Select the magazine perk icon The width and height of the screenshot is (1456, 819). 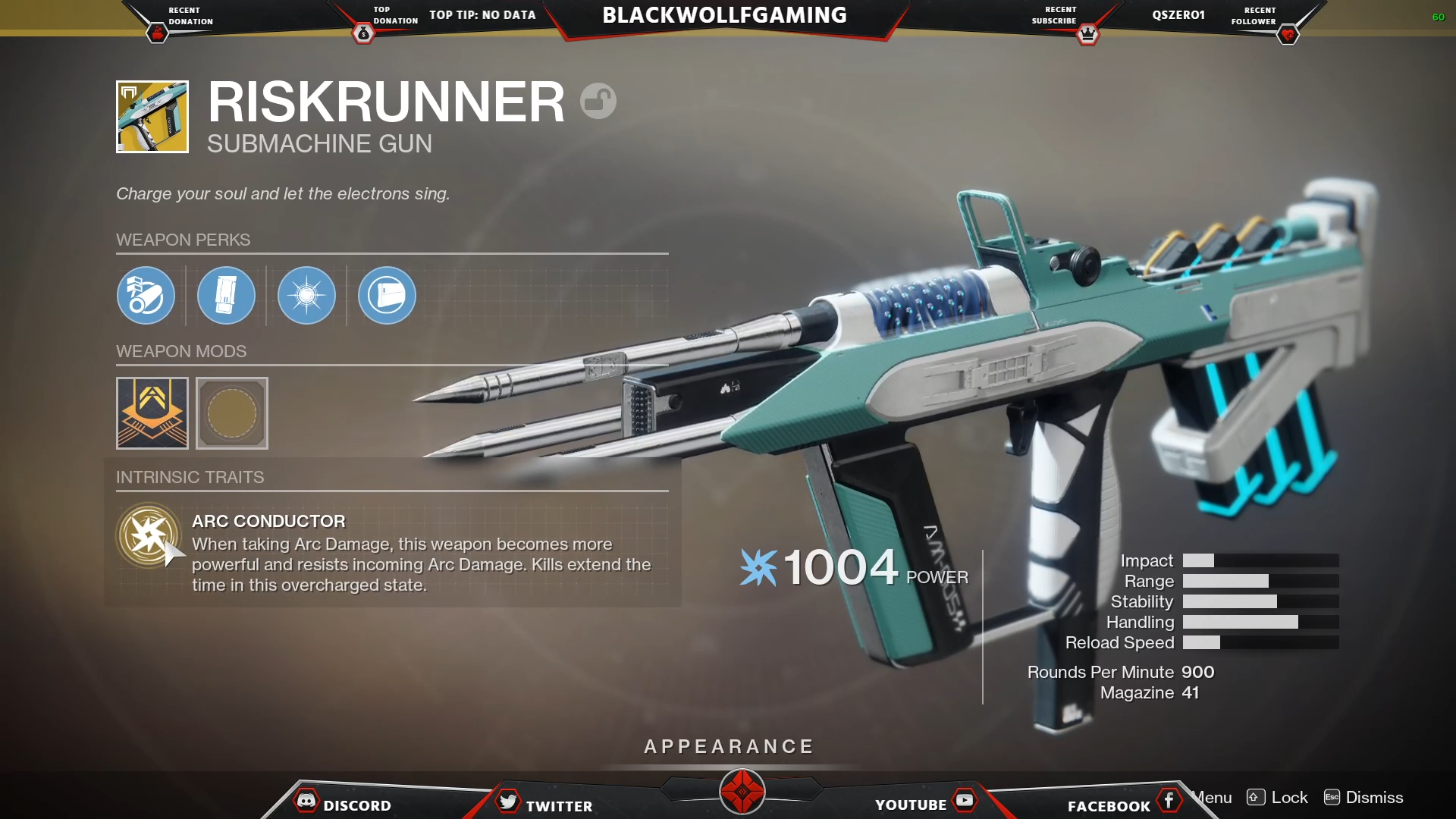point(226,296)
